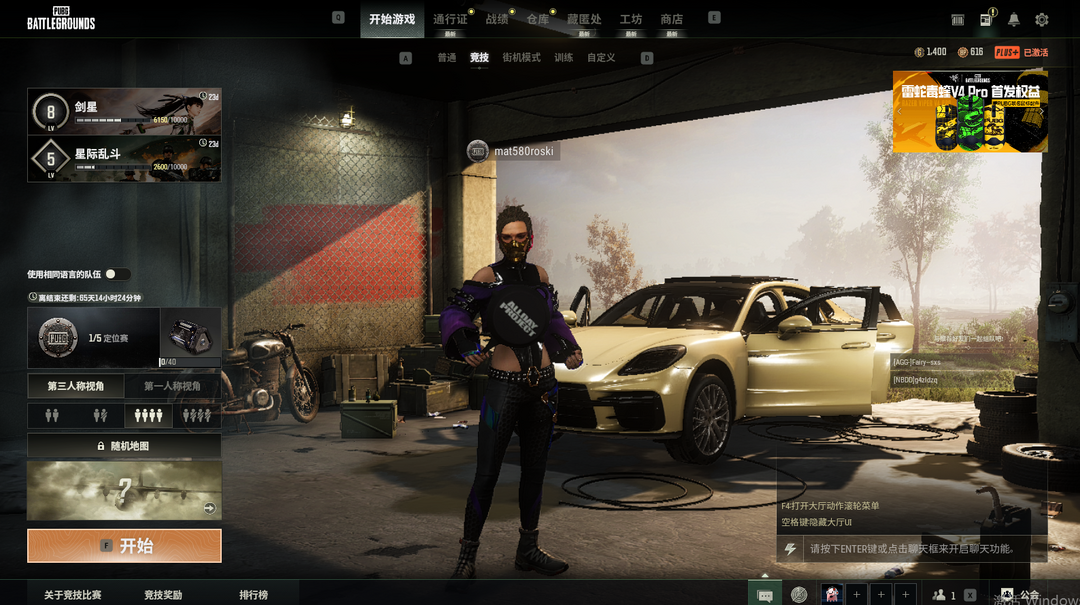Check notifications via the bell icon
Image resolution: width=1080 pixels, height=605 pixels.
tap(1014, 20)
